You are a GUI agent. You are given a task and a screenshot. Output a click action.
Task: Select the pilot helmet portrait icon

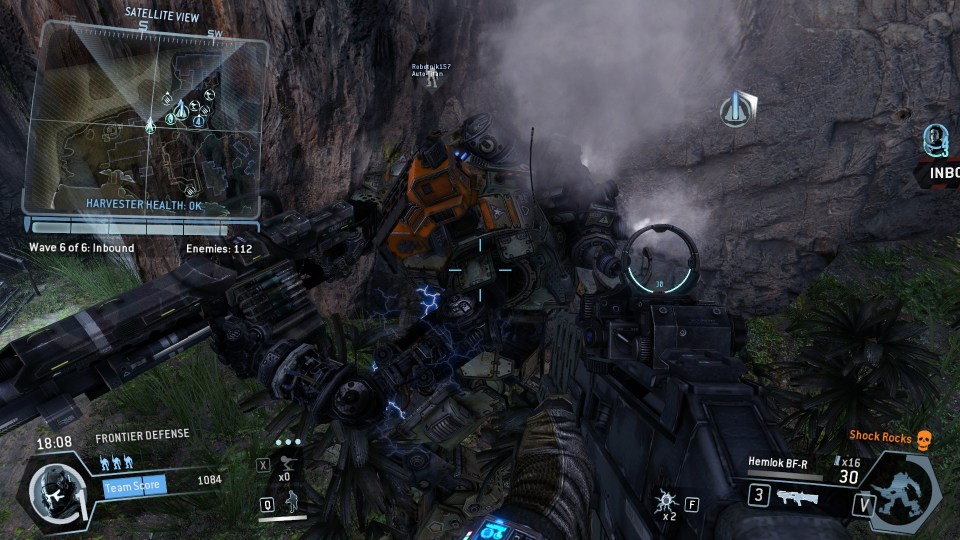[50, 491]
